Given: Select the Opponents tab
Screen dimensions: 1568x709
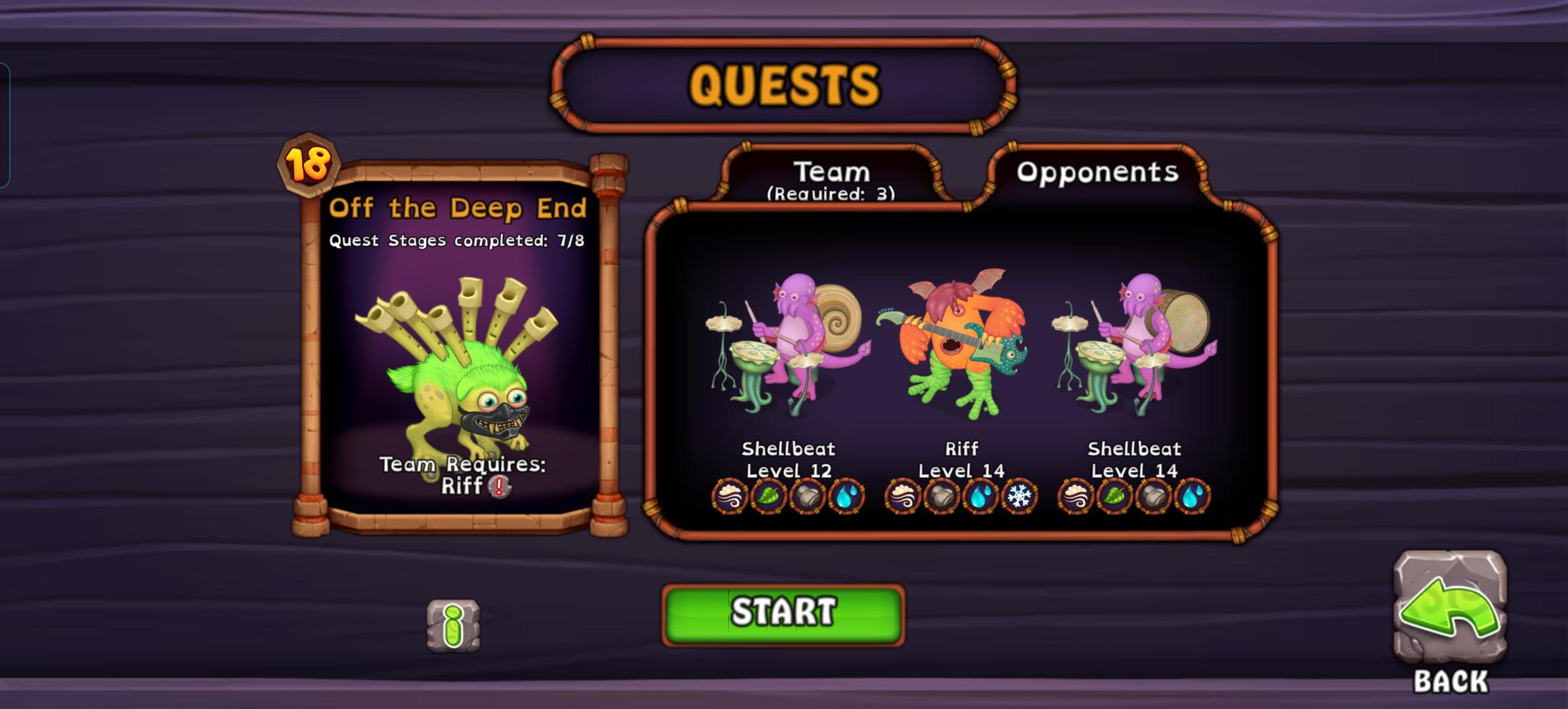Looking at the screenshot, I should (1097, 172).
